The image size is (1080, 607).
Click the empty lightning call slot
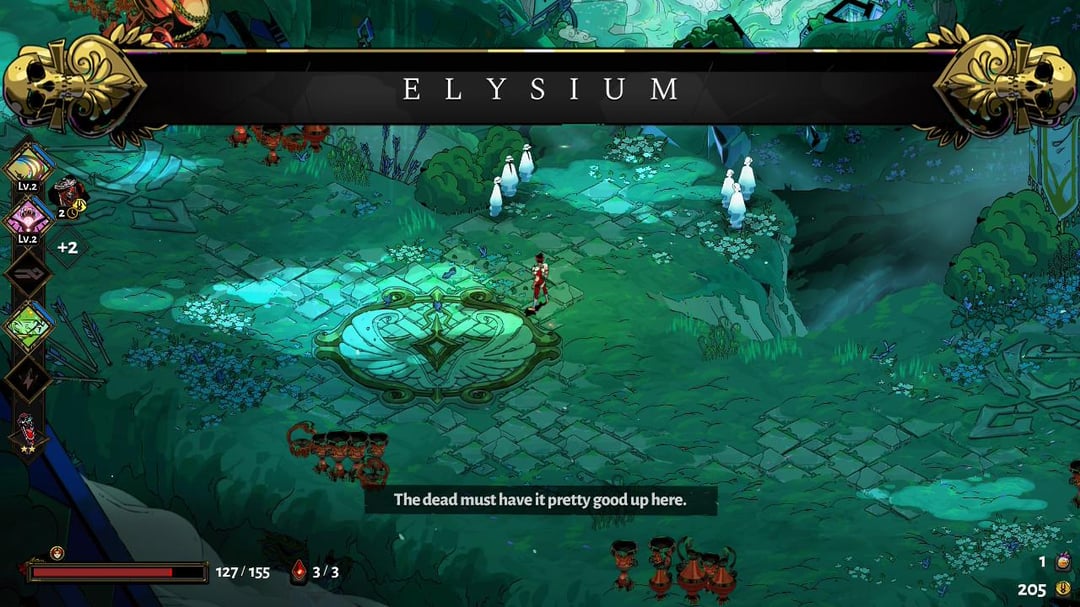(28, 378)
